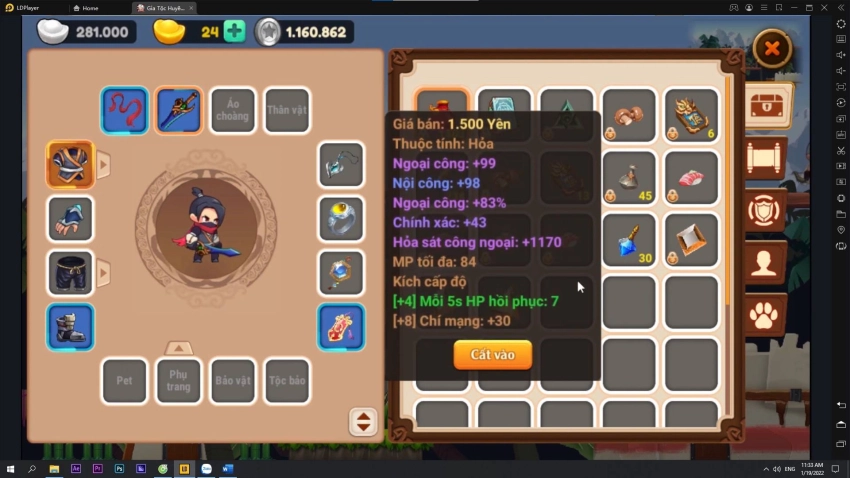The height and width of the screenshot is (478, 850).
Task: Select the equipped armor chestpiece slot
Action: click(x=71, y=164)
